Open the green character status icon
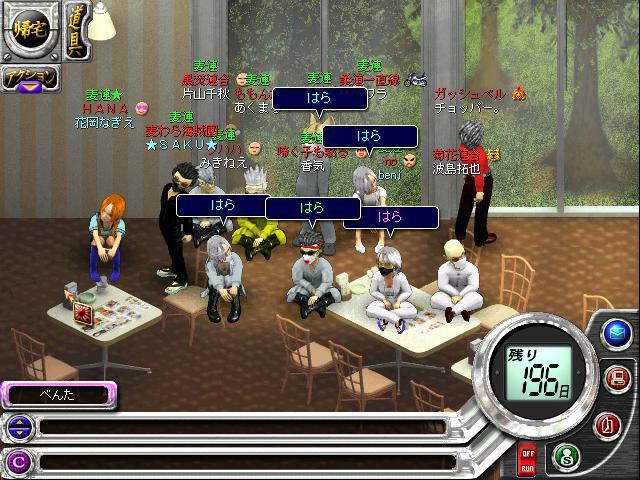The image size is (640, 480). point(566,457)
